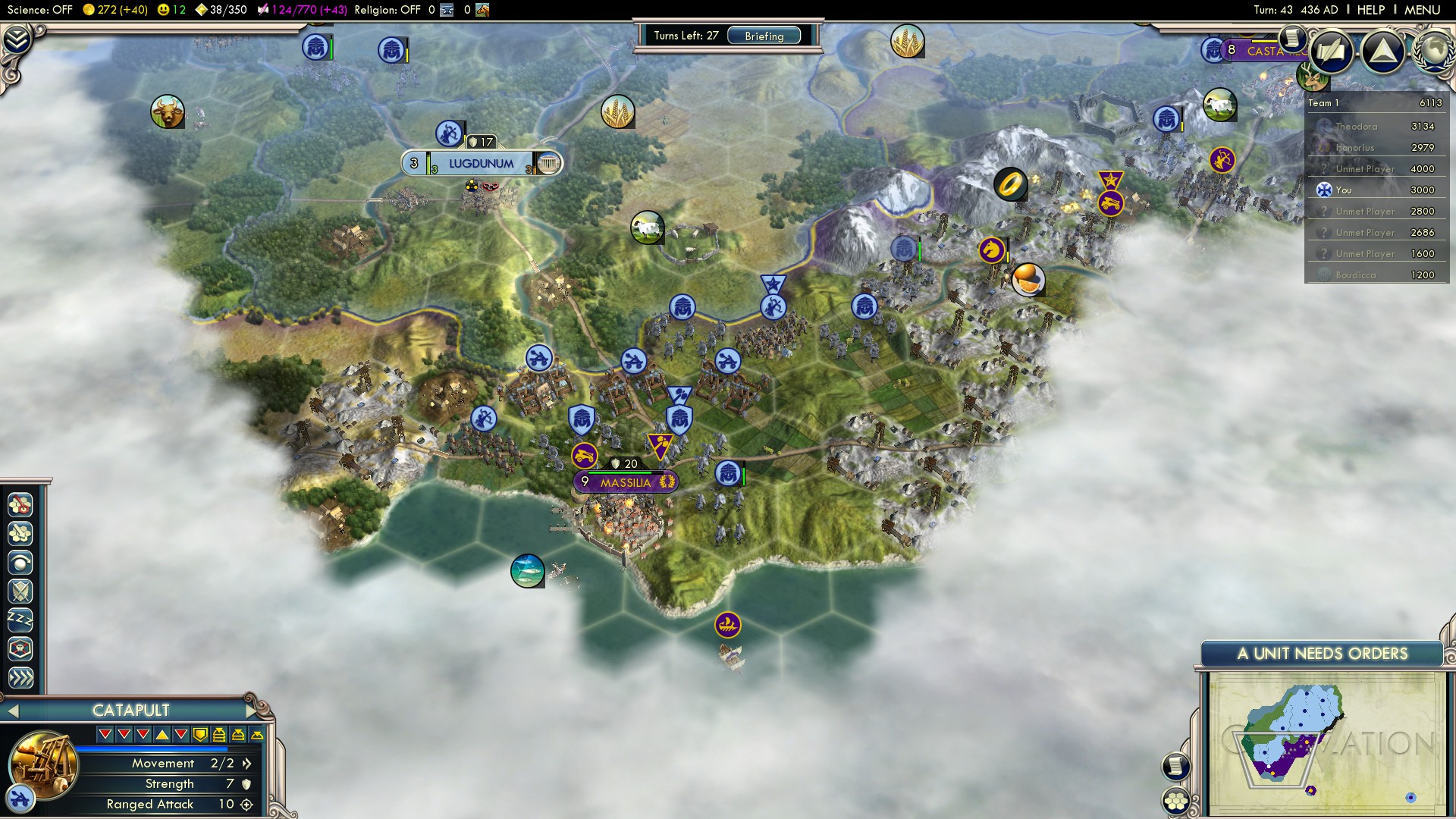Select the Massilia city banner

[x=625, y=482]
